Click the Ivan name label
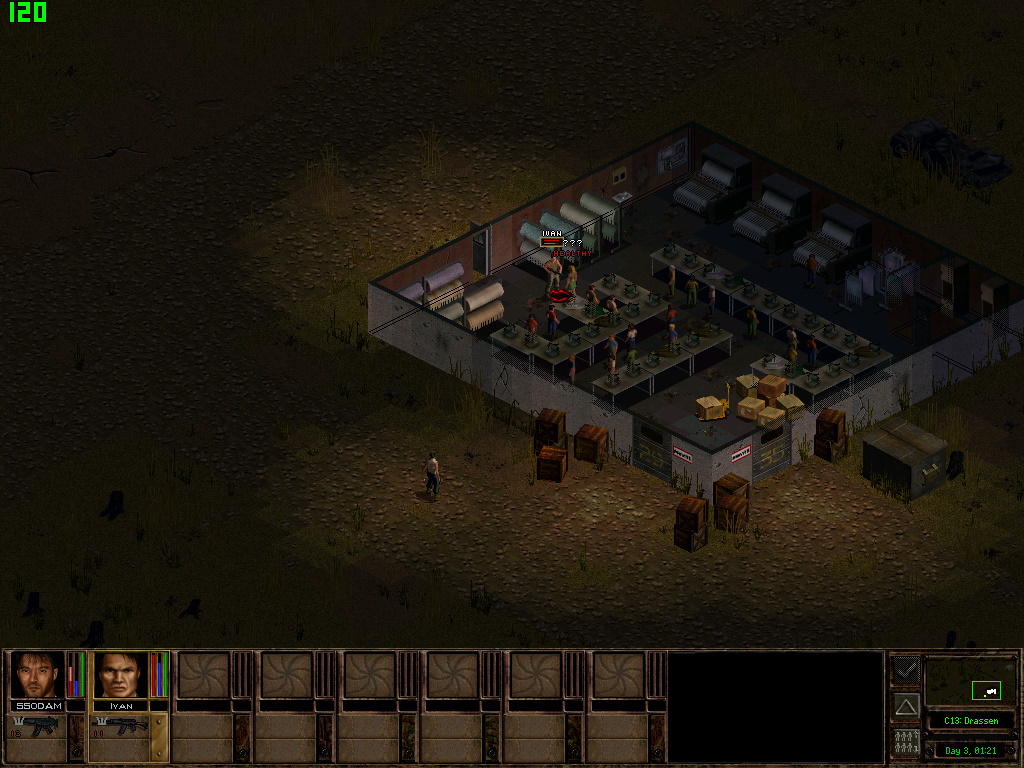This screenshot has height=768, width=1024. (120, 706)
